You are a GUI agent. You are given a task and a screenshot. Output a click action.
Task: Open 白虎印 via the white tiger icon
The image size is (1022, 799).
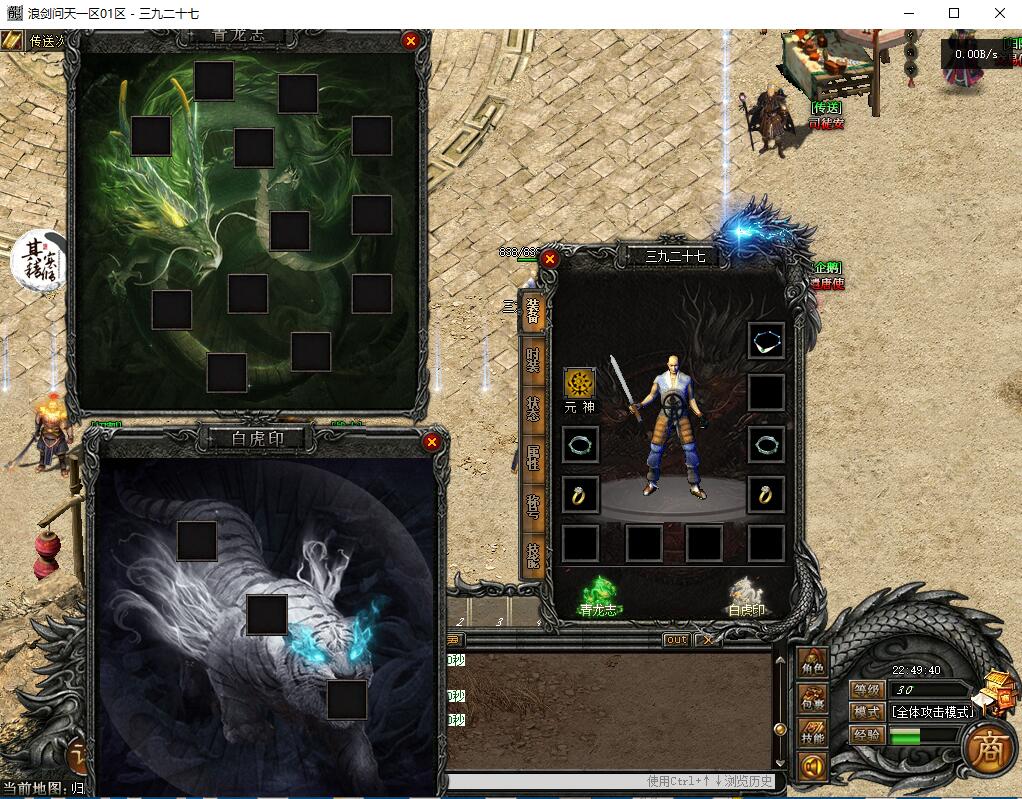pos(745,592)
